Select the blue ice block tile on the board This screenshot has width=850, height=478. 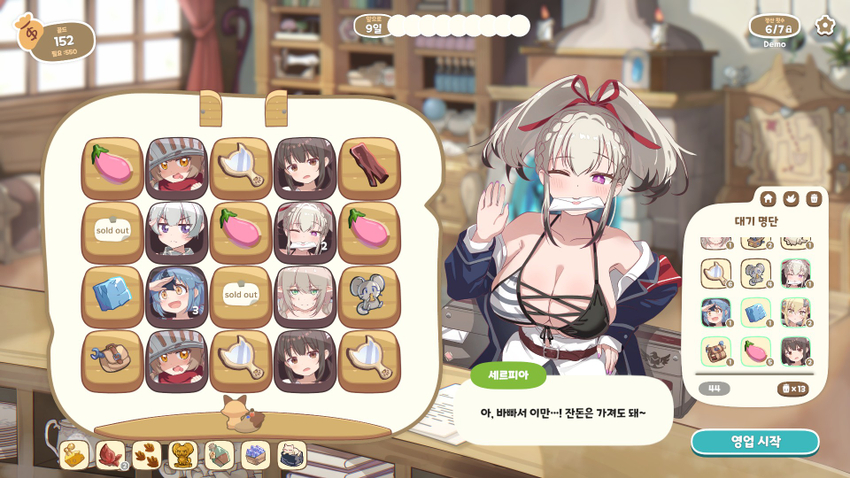(112, 296)
